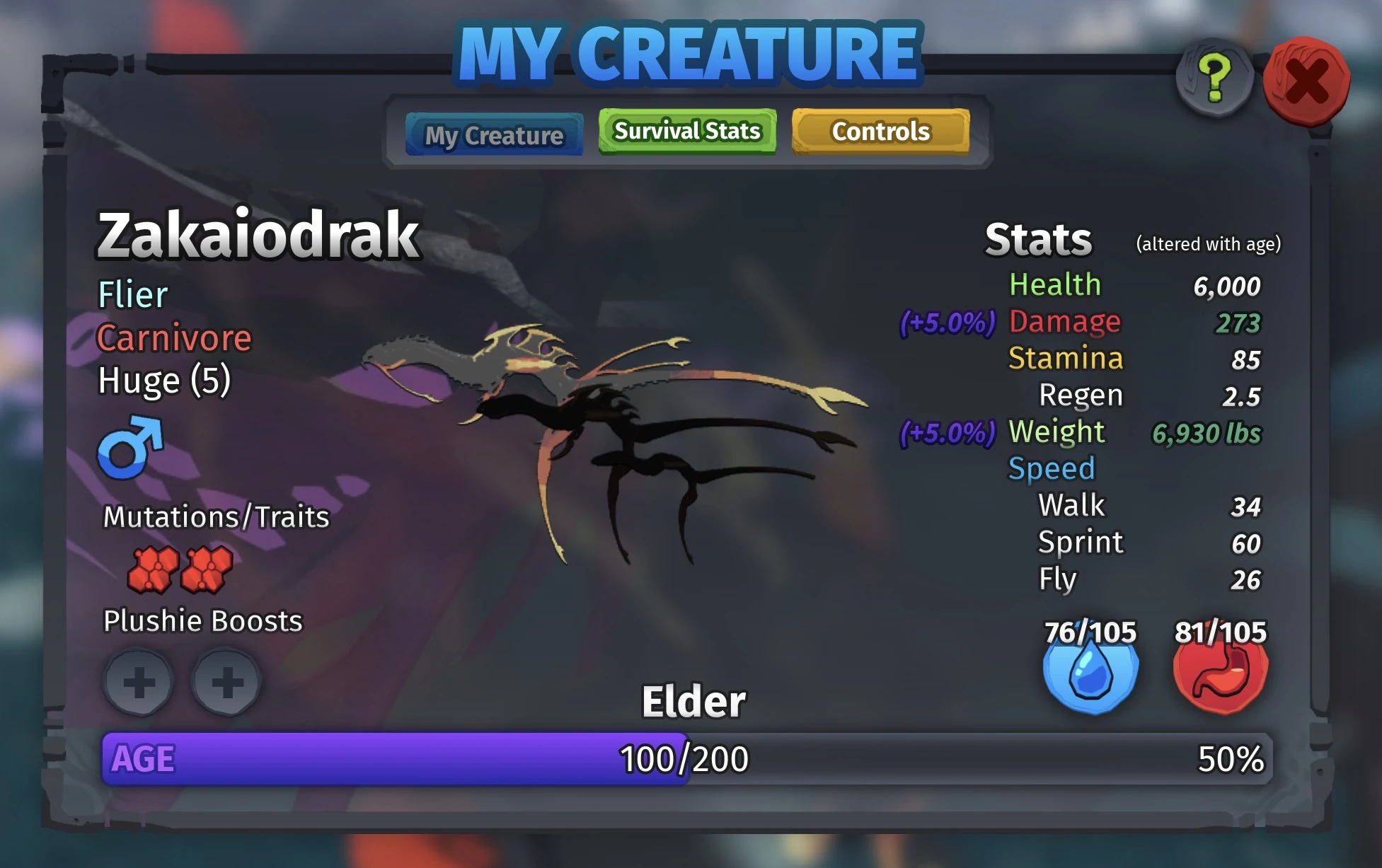Select the My Creature tab
1382x868 pixels.
pyautogui.click(x=494, y=134)
